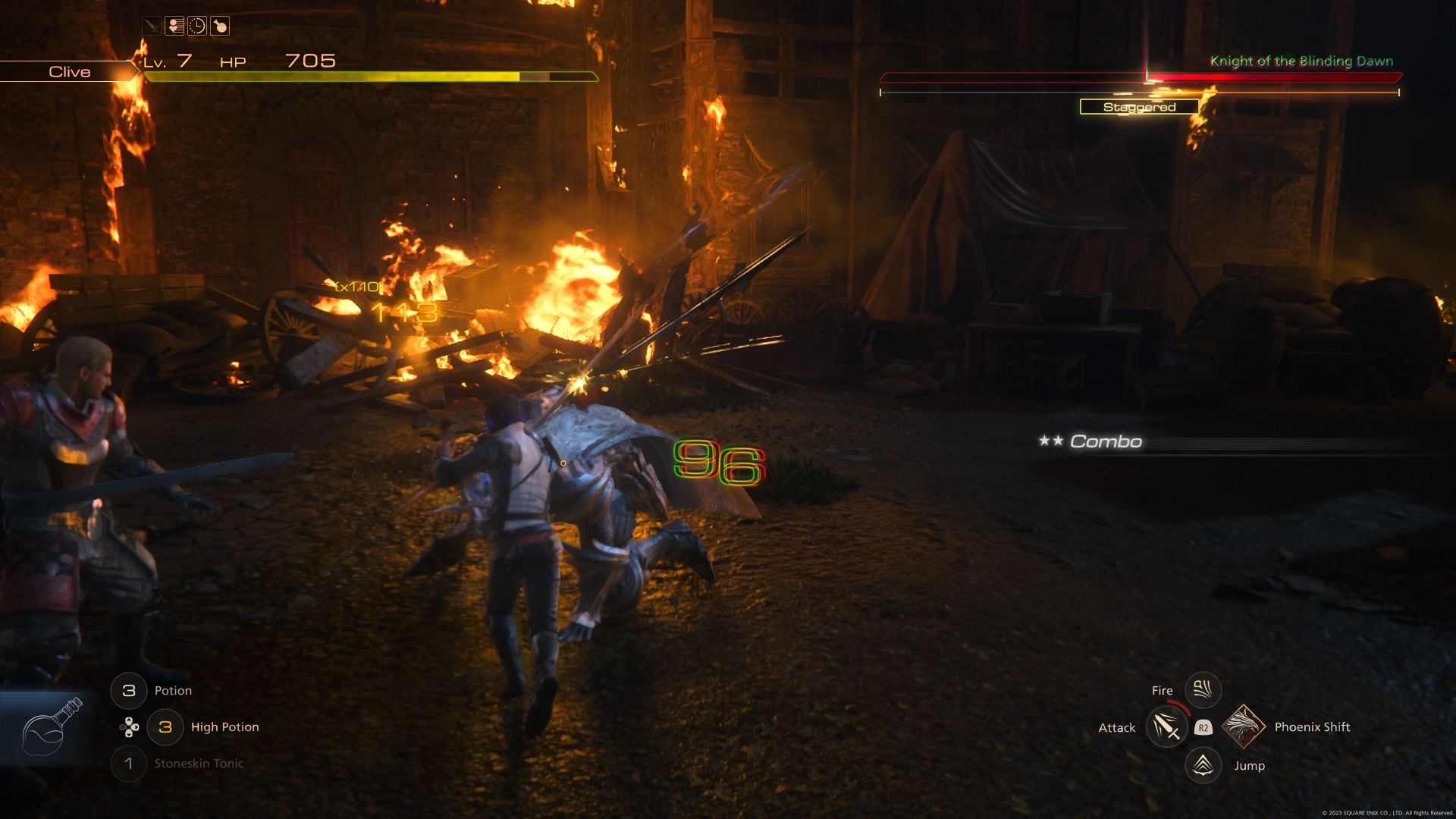Select the Fire ability icon

click(1202, 689)
